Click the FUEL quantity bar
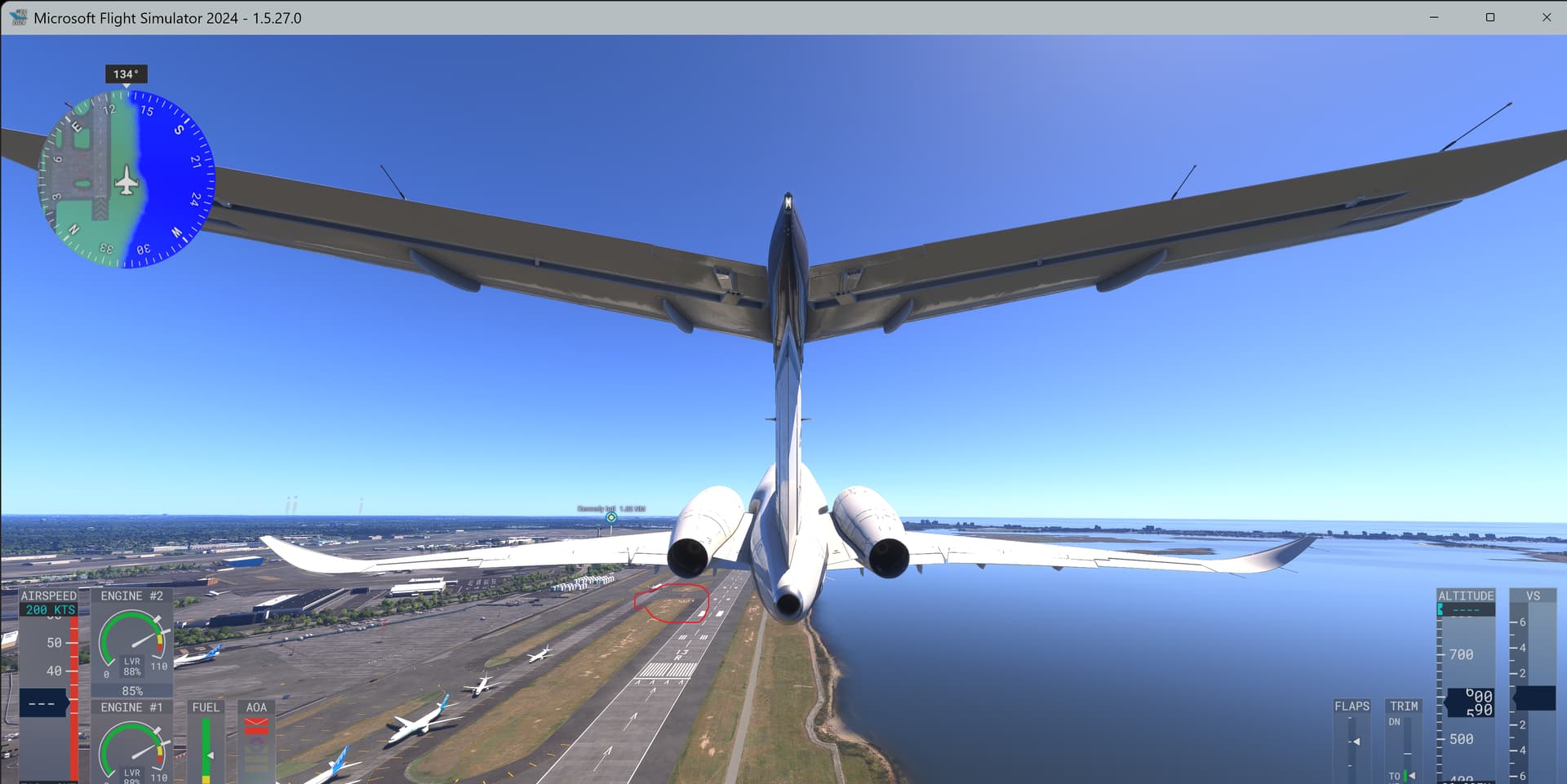The width and height of the screenshot is (1567, 784). (x=206, y=746)
